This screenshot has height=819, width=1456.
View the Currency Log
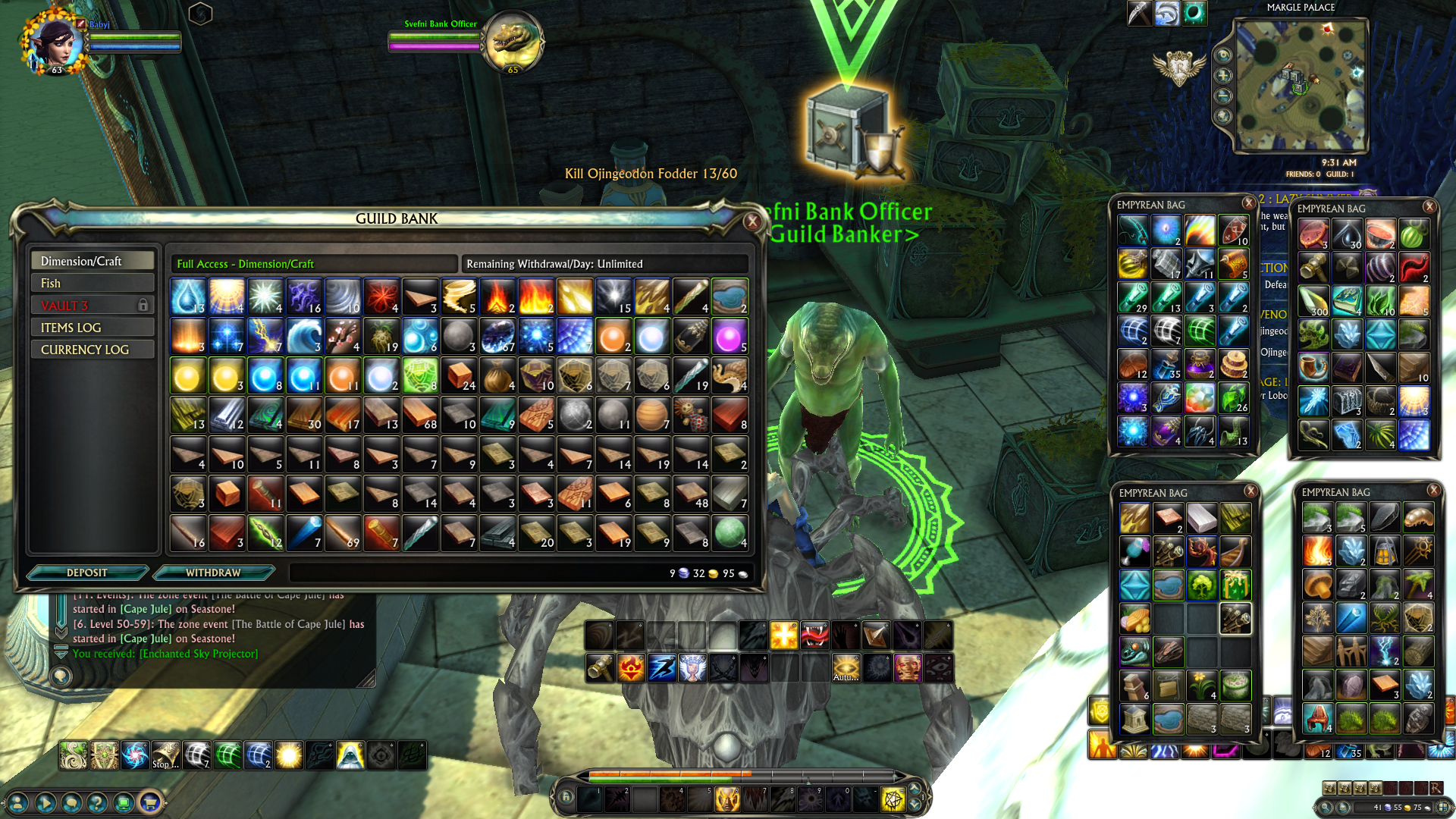tap(92, 350)
